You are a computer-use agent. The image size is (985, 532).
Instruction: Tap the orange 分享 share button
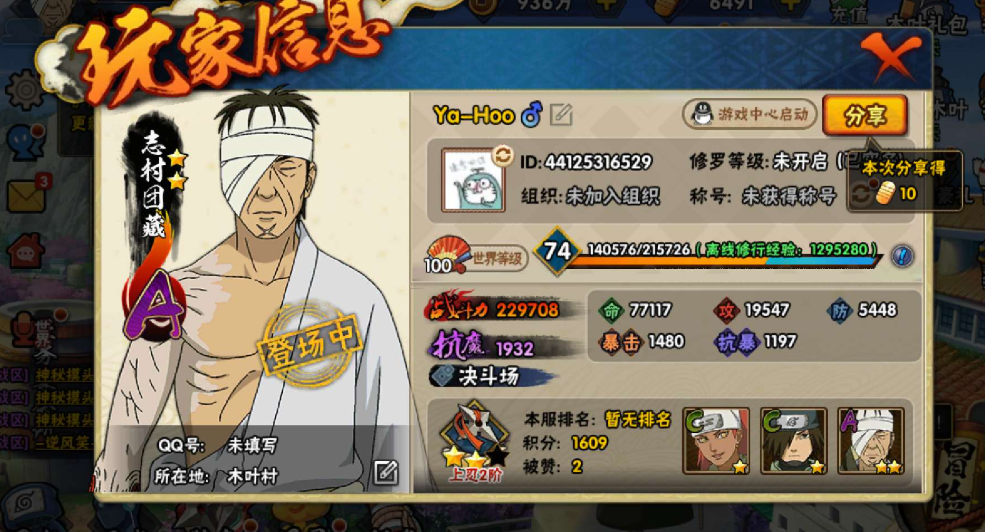point(864,115)
